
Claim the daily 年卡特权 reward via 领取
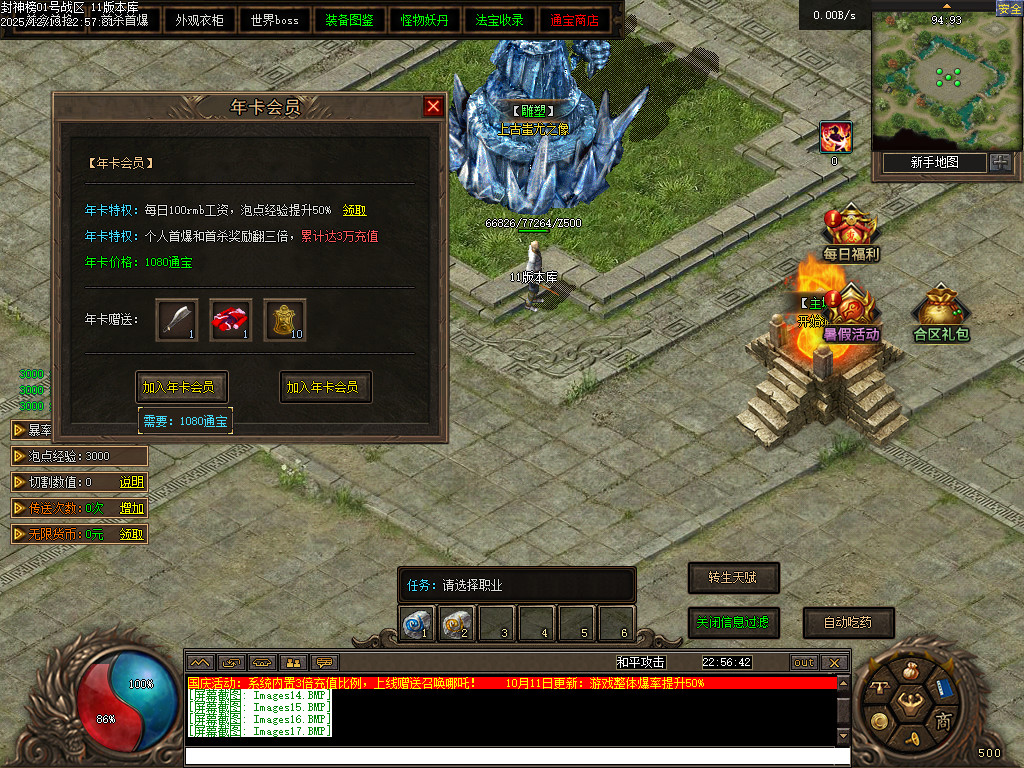pyautogui.click(x=354, y=211)
